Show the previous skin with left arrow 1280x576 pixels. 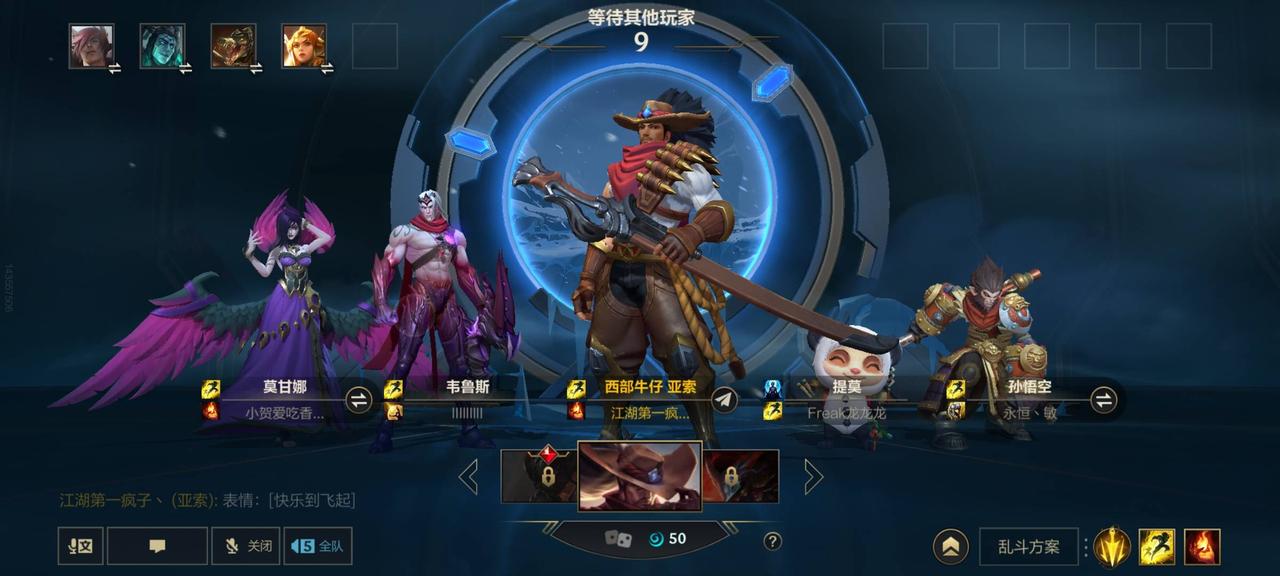(x=468, y=476)
